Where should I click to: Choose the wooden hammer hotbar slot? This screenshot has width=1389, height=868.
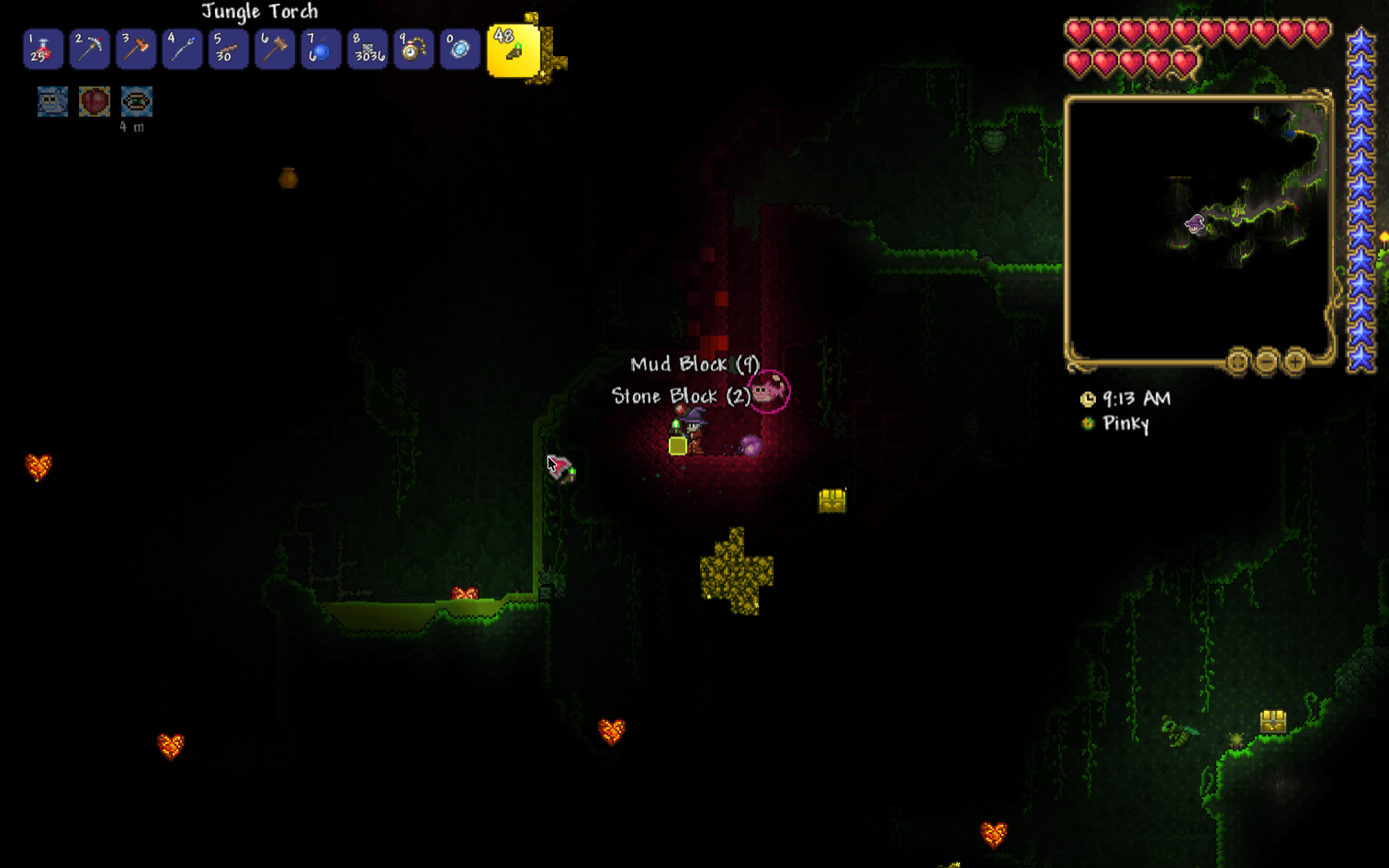[x=275, y=50]
